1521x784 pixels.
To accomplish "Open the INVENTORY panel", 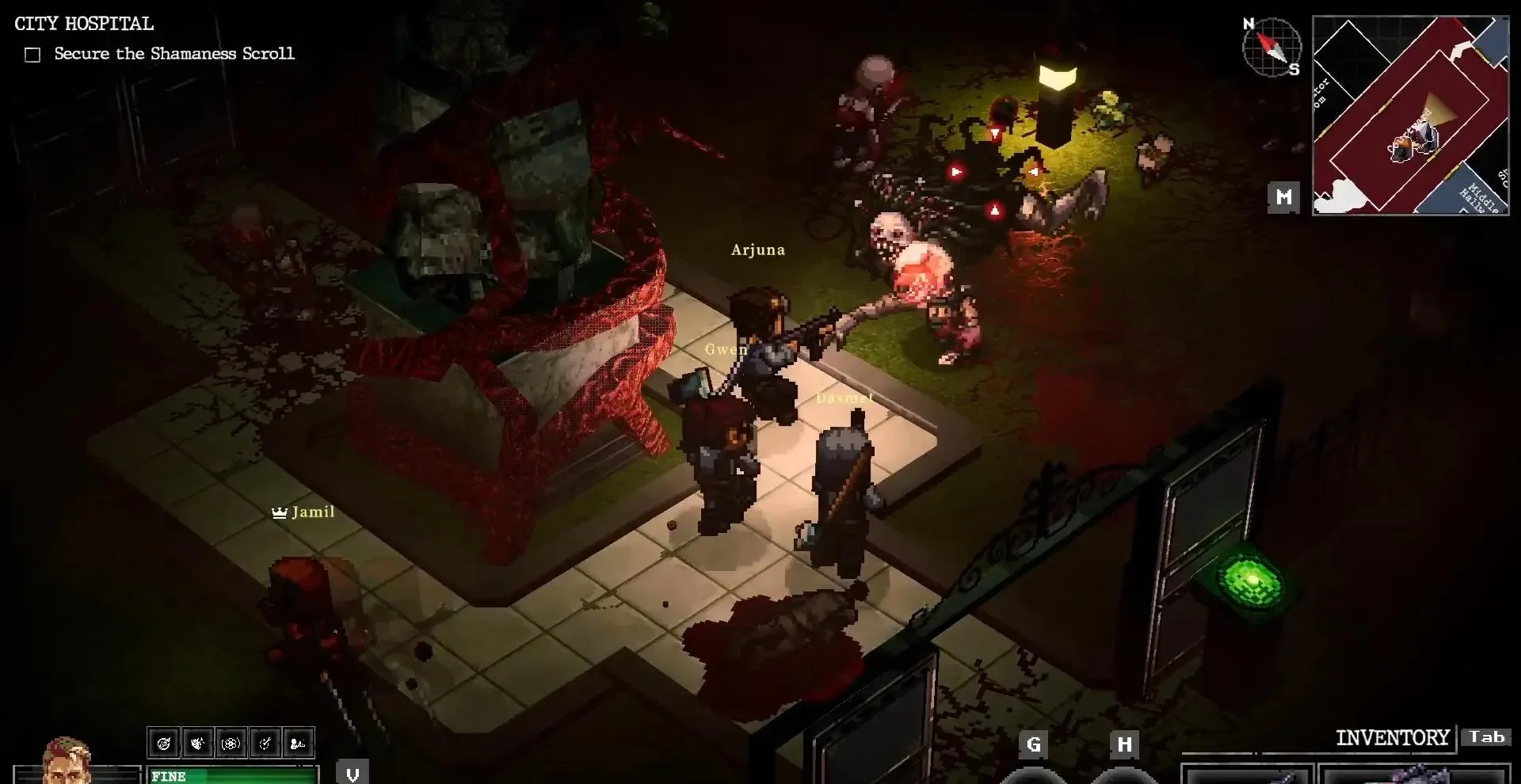I will pos(1392,738).
